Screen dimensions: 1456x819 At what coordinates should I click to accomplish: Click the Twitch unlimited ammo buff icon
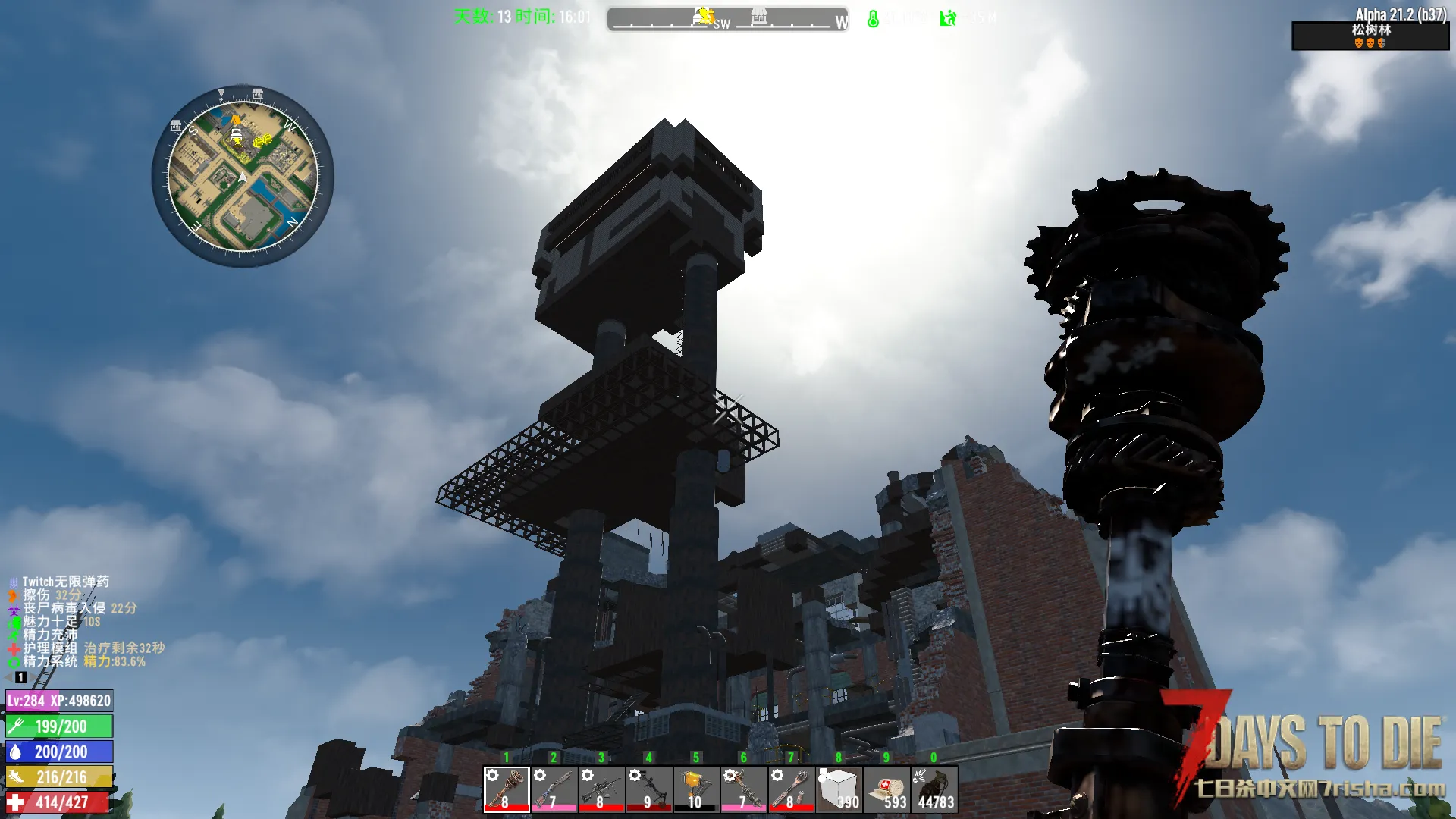[13, 582]
